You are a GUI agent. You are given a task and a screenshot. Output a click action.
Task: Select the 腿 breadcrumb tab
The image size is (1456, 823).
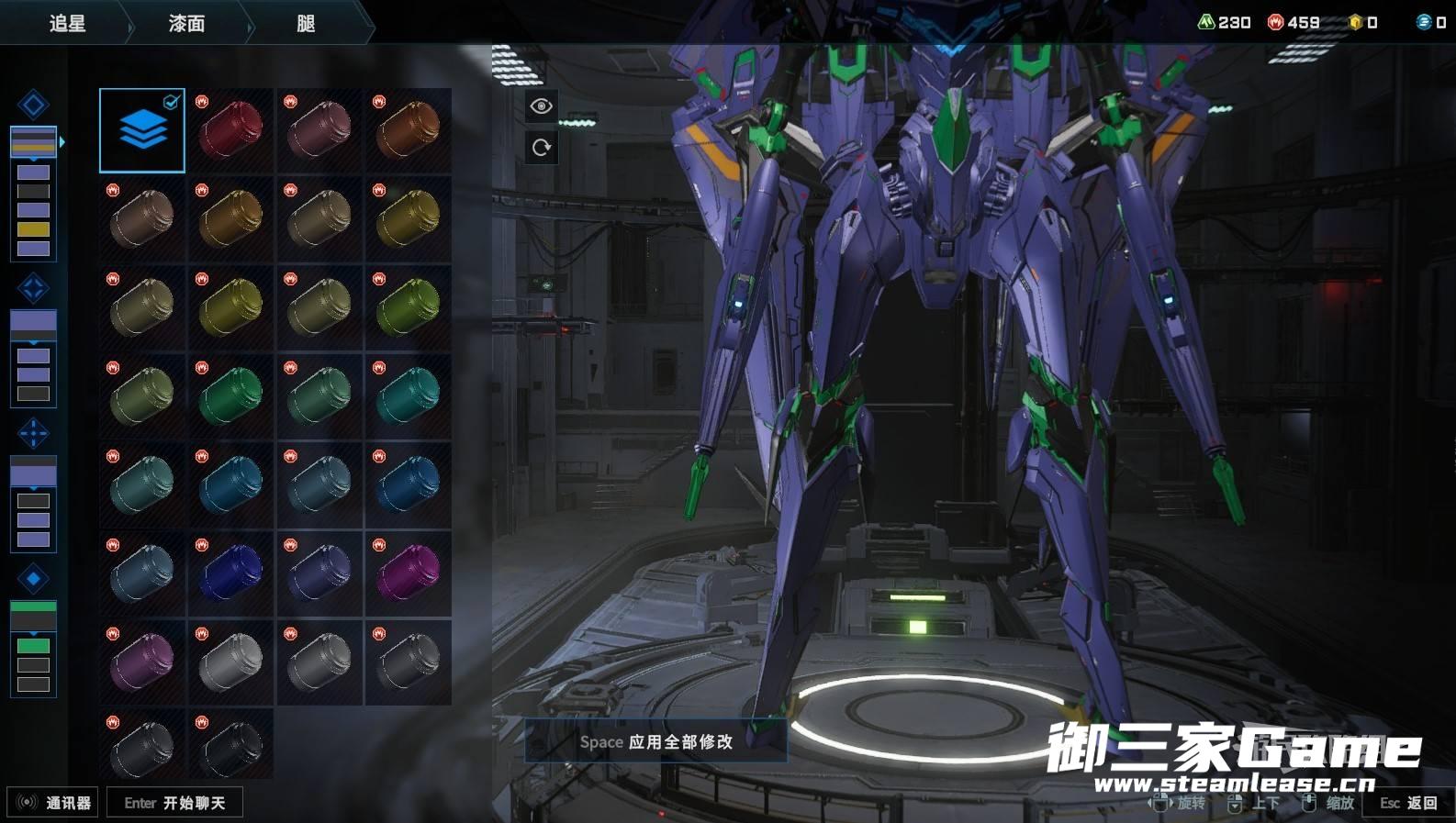tap(306, 23)
